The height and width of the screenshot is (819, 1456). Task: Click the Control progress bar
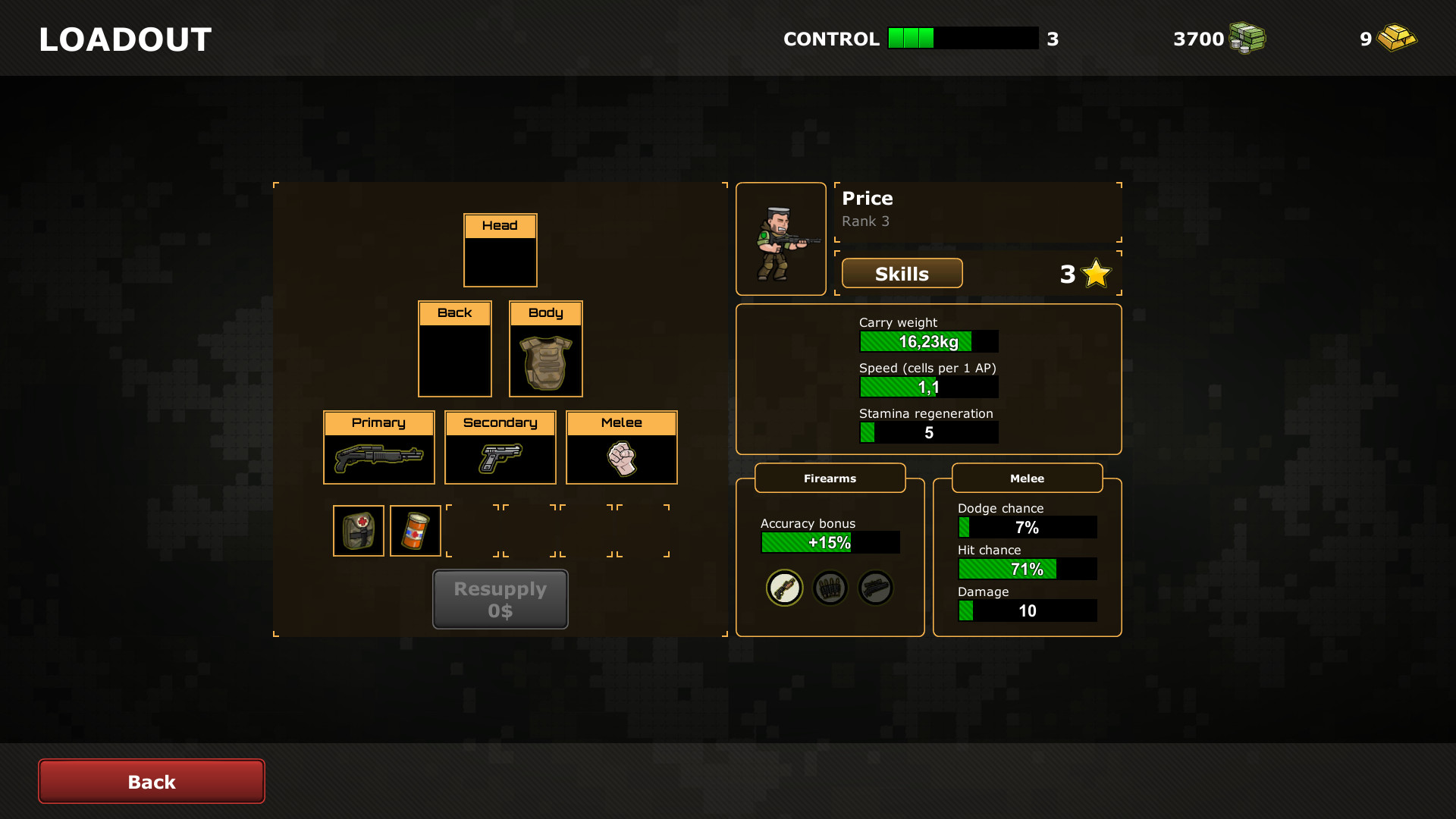[x=963, y=38]
